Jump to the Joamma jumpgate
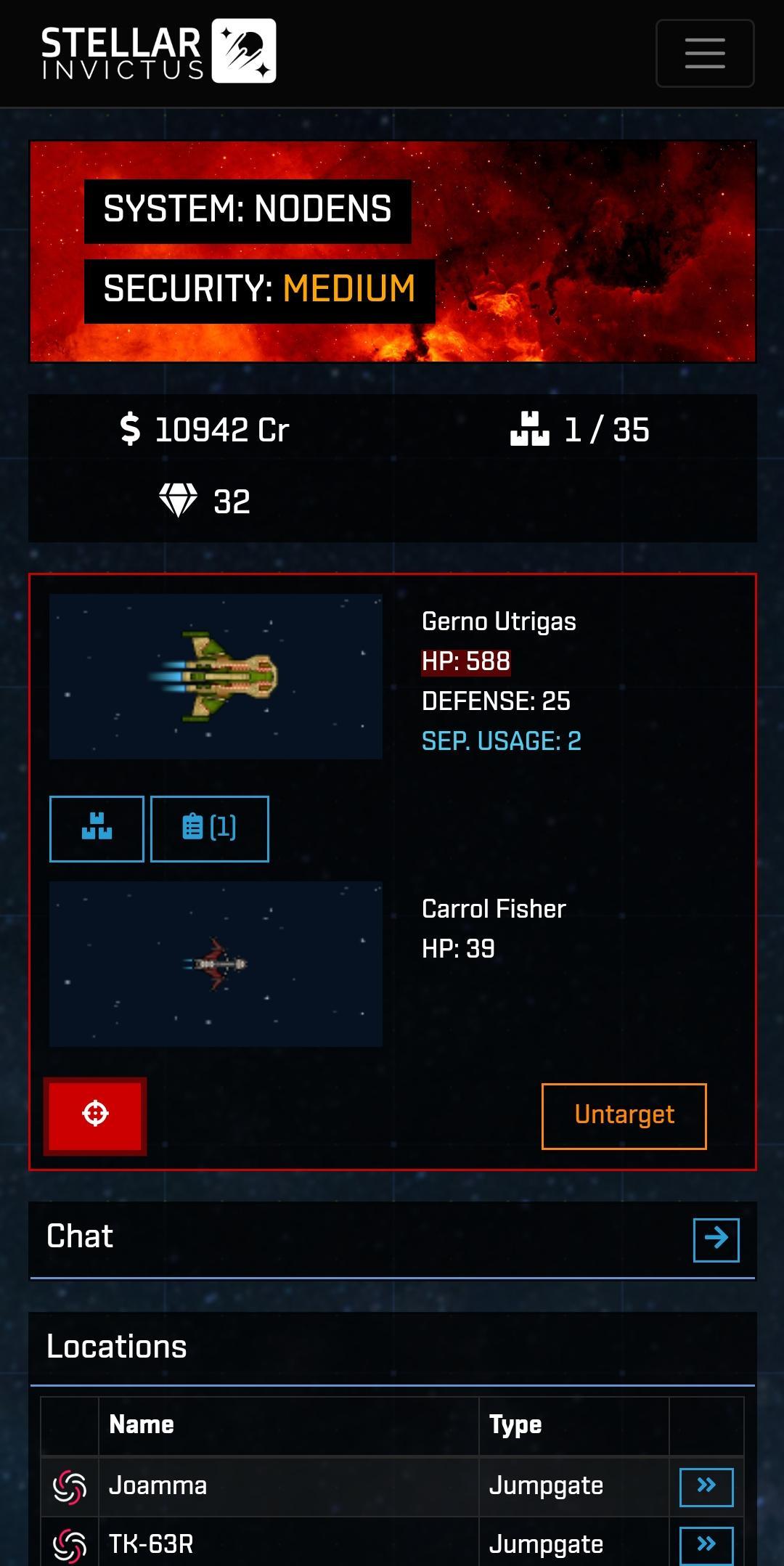This screenshot has height=1566, width=784. (x=706, y=1486)
